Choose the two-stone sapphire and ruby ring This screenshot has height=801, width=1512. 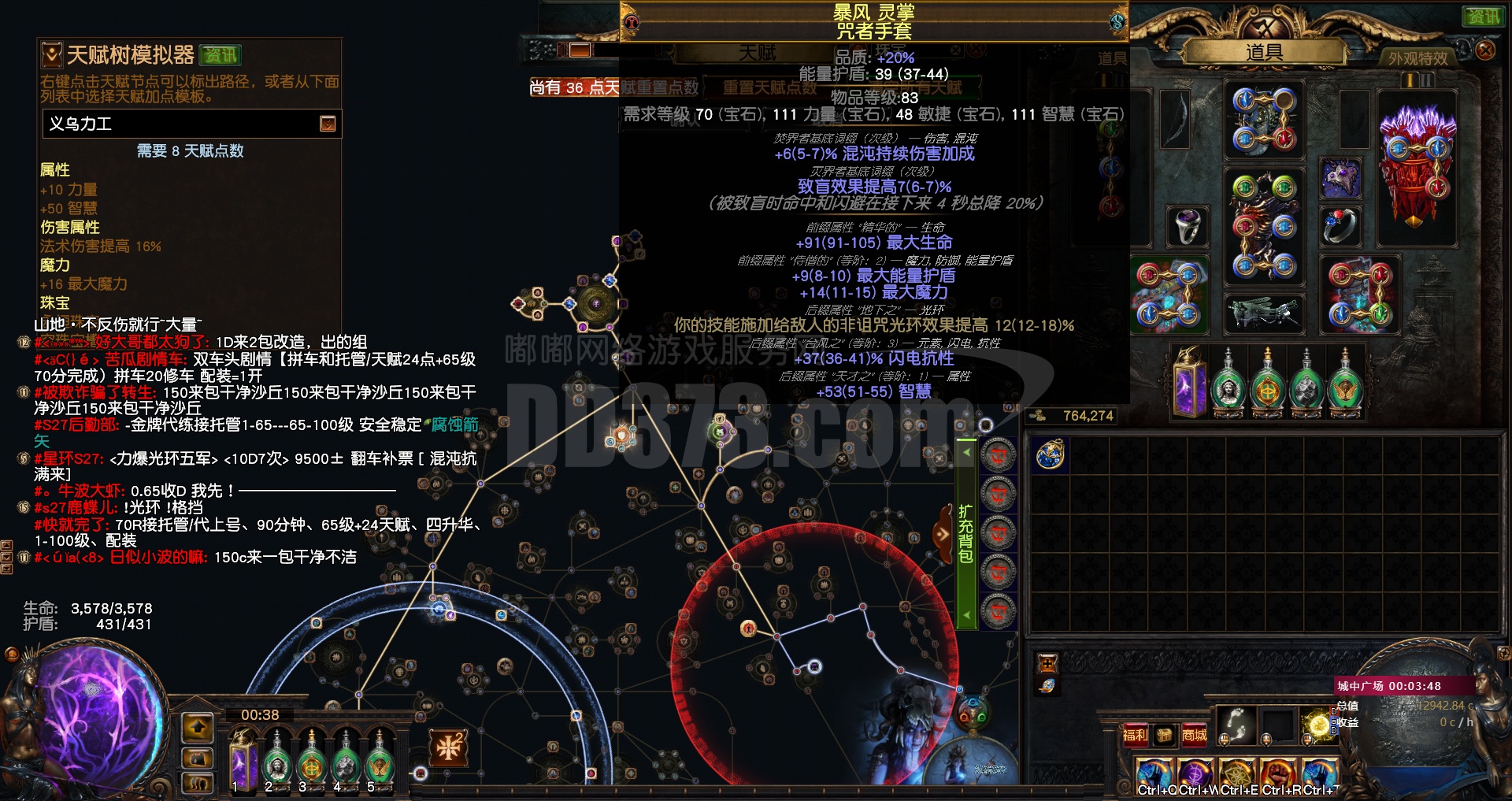coord(1340,226)
